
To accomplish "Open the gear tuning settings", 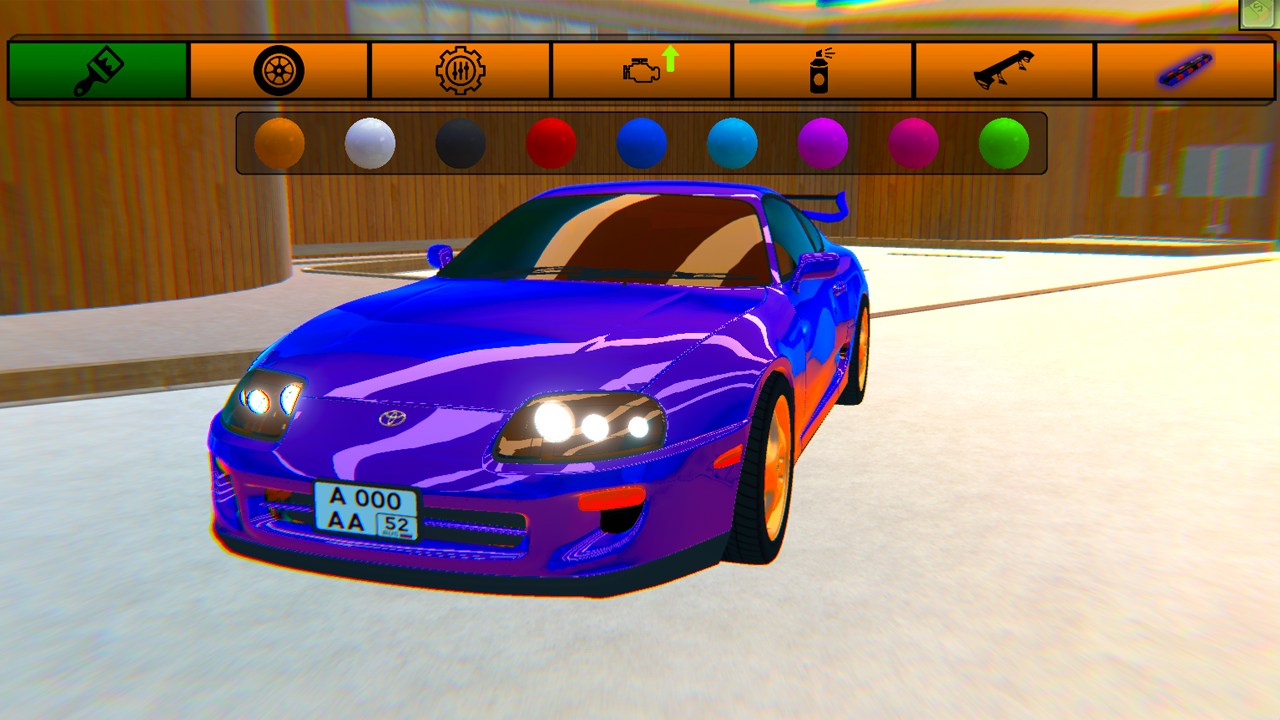I will pos(459,68).
